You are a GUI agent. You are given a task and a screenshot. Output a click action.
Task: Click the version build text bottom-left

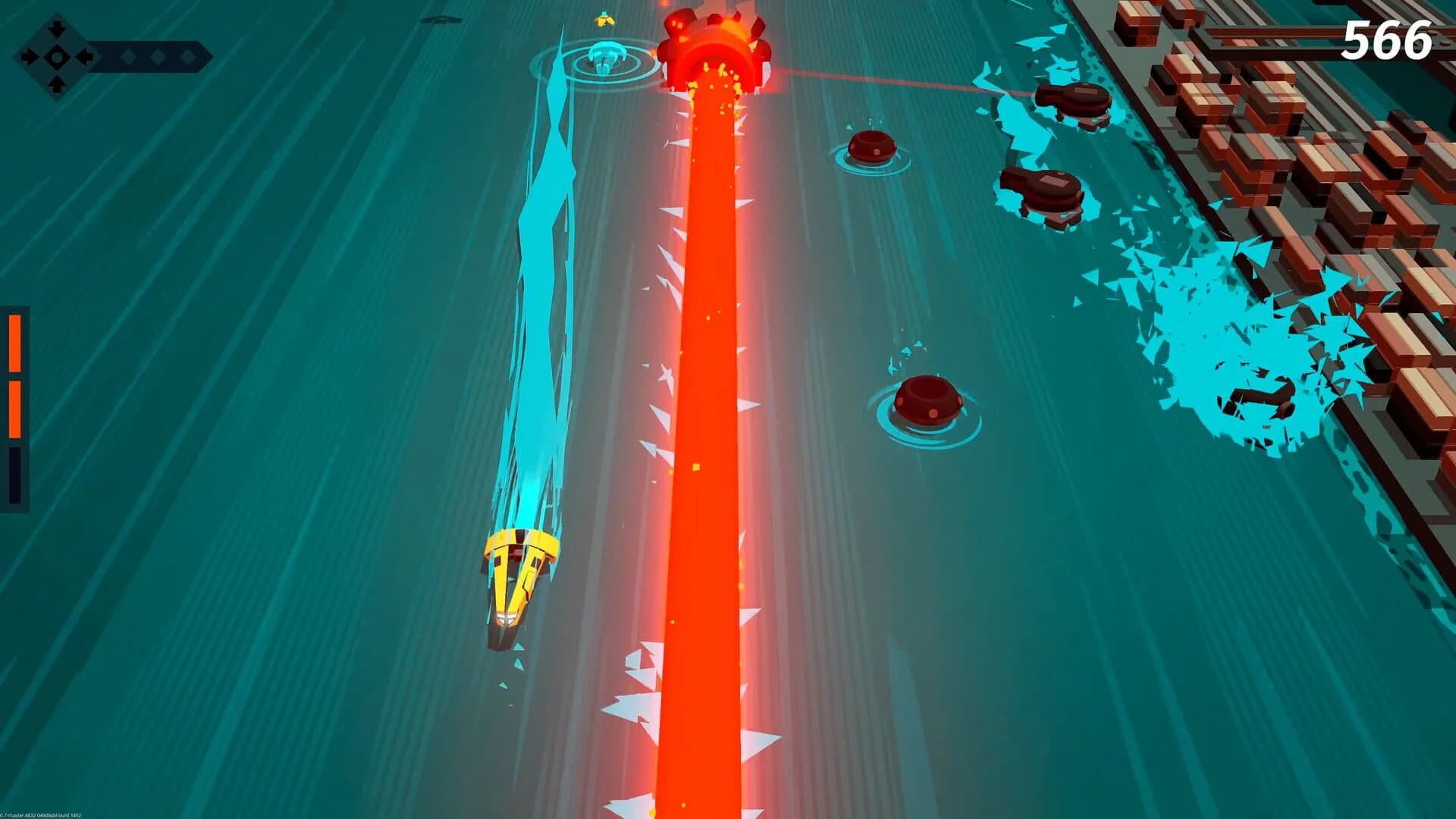point(42,814)
